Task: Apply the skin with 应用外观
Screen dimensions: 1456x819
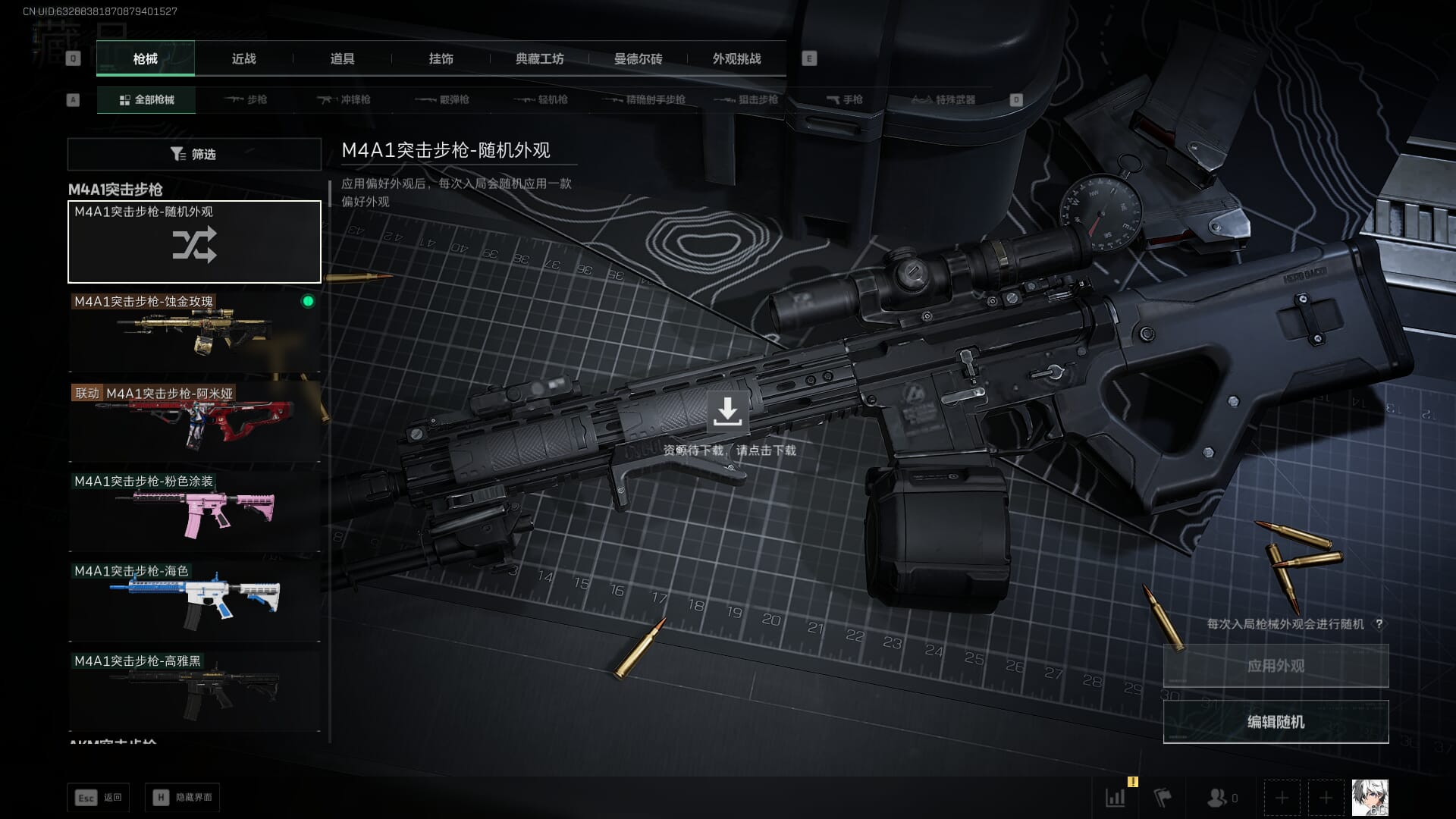Action: (1276, 666)
